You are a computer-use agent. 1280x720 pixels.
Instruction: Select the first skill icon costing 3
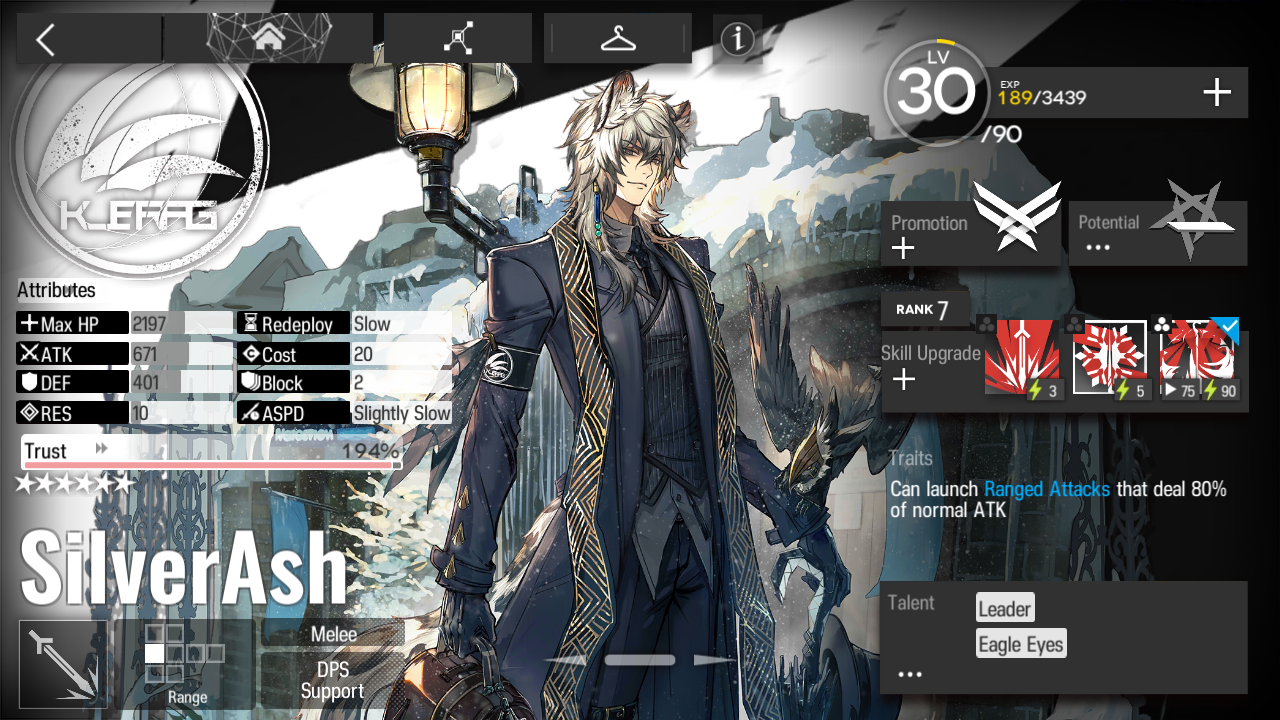1022,358
